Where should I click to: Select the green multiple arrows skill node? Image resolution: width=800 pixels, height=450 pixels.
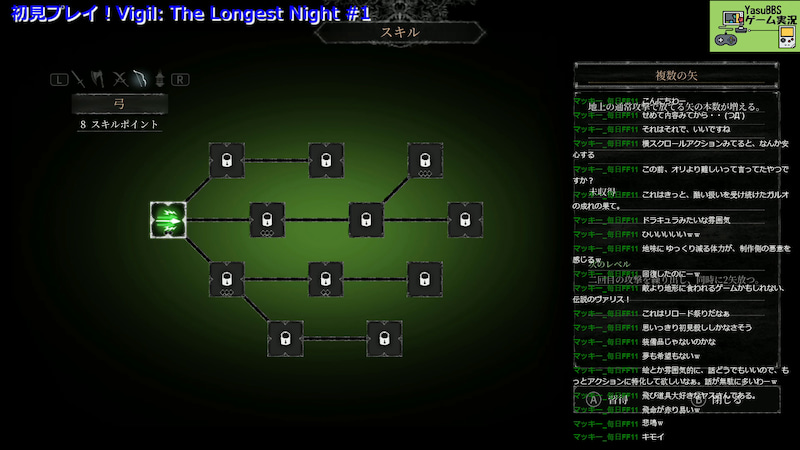(x=168, y=219)
